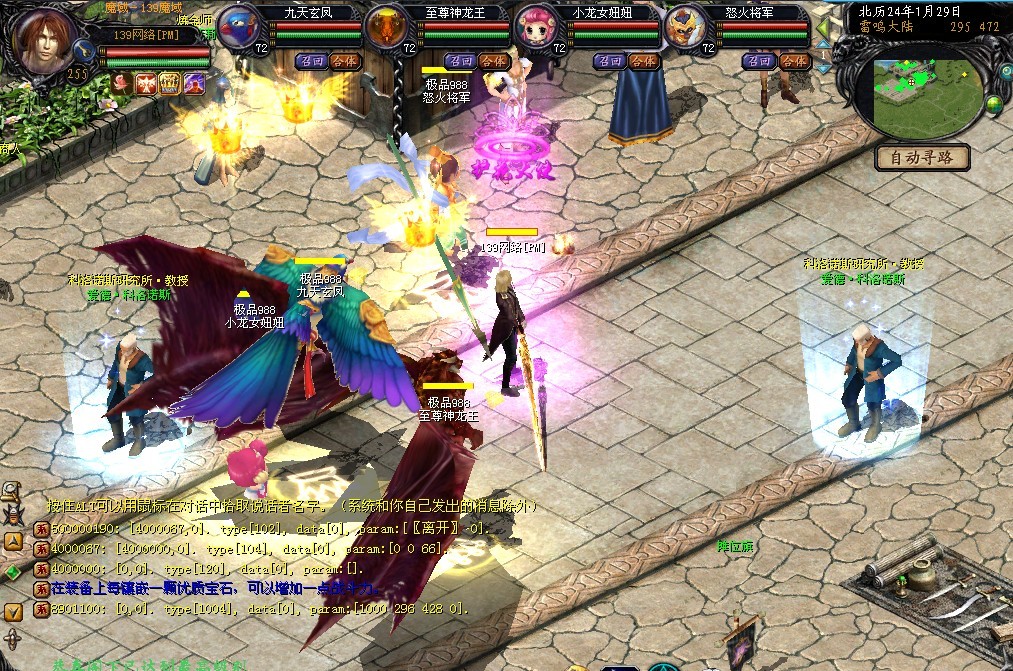Click the 自动寻路 auto-pathfinding button
Image resolution: width=1013 pixels, height=671 pixels.
click(x=923, y=158)
